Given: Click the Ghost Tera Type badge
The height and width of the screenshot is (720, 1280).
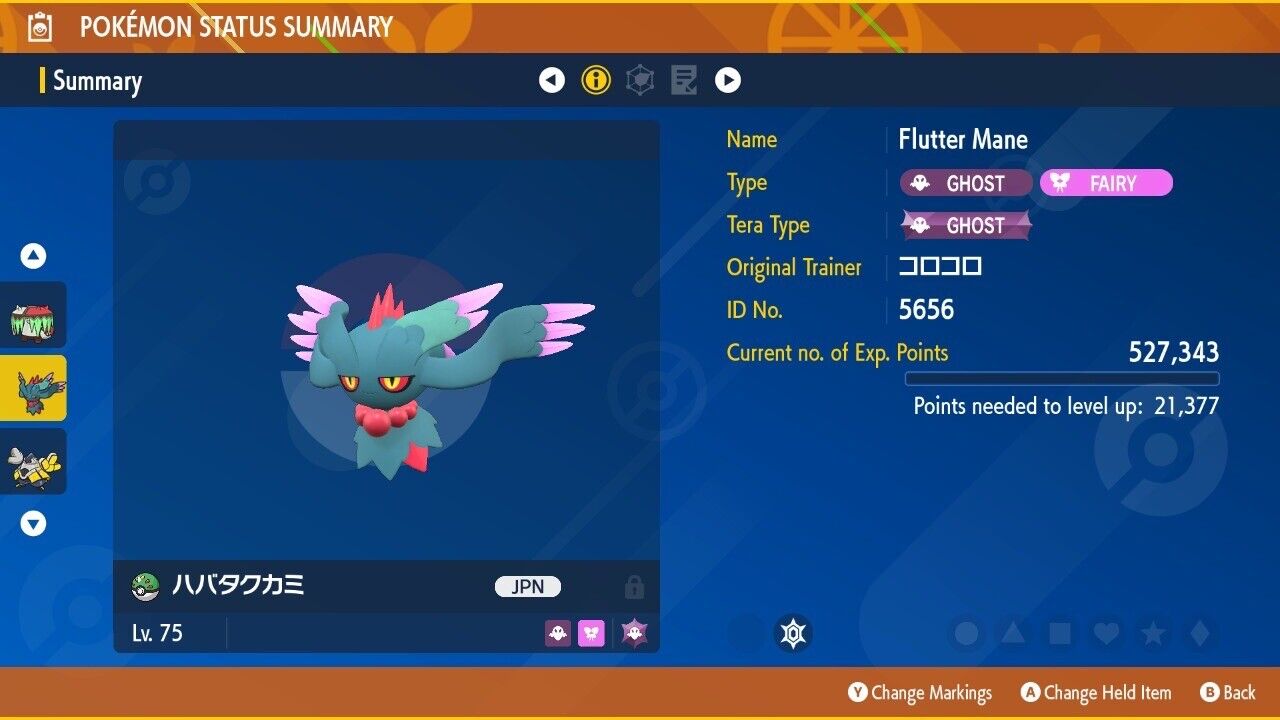Looking at the screenshot, I should point(966,225).
